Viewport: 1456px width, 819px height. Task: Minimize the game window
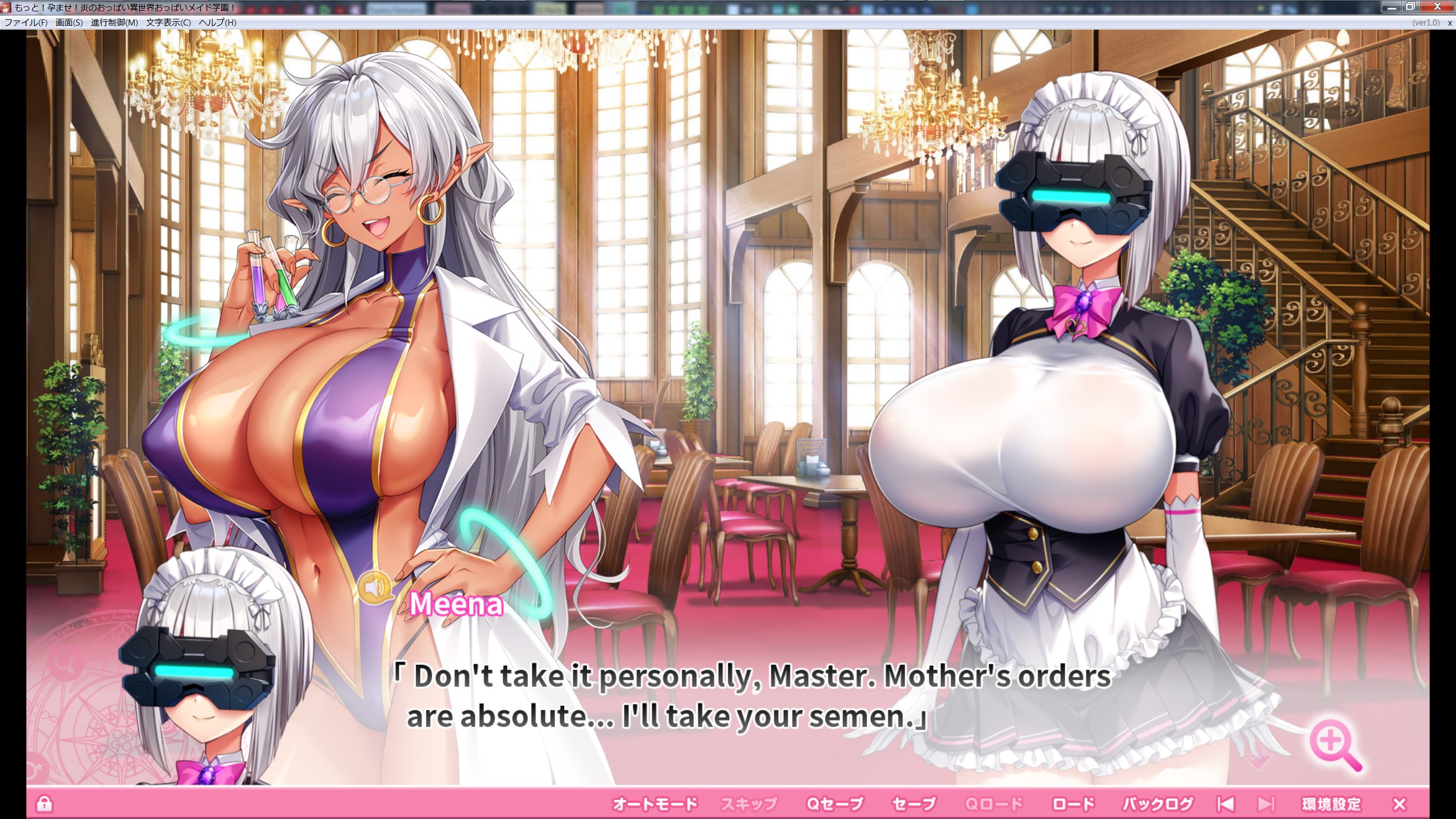coord(1391,7)
